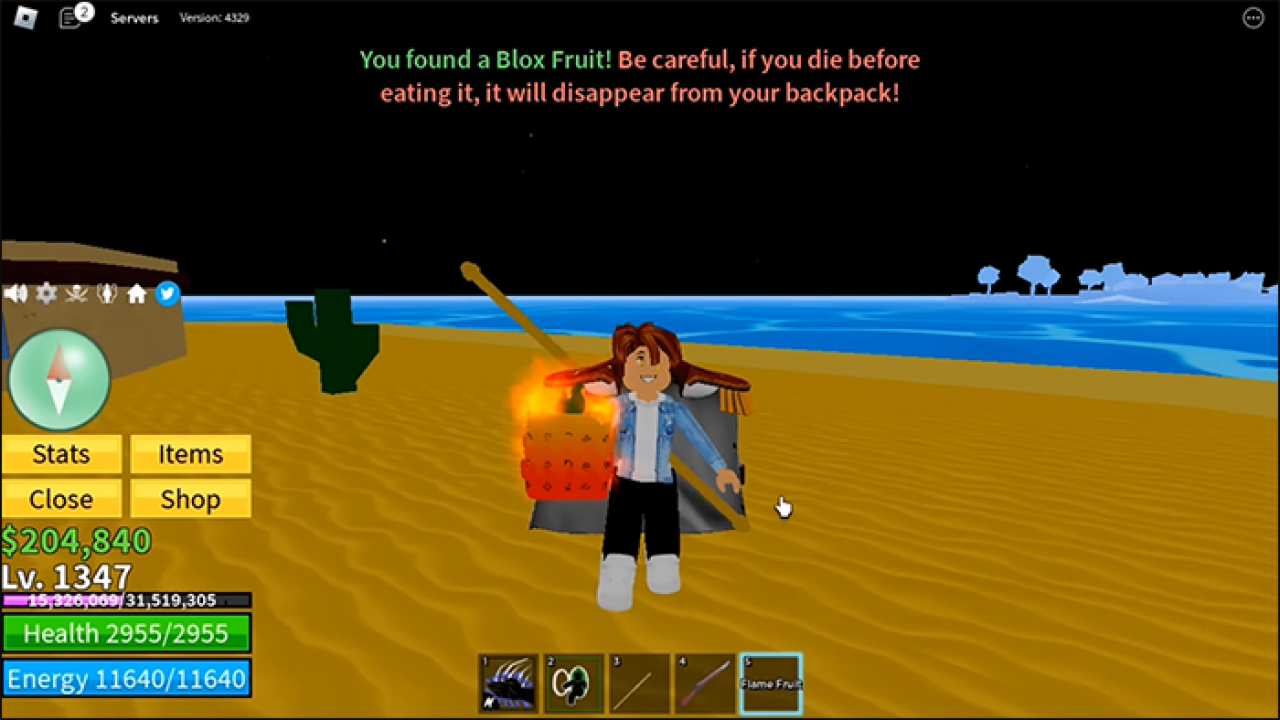This screenshot has height=720, width=1280.
Task: Open game settings with the gear icon
Action: [x=45, y=293]
